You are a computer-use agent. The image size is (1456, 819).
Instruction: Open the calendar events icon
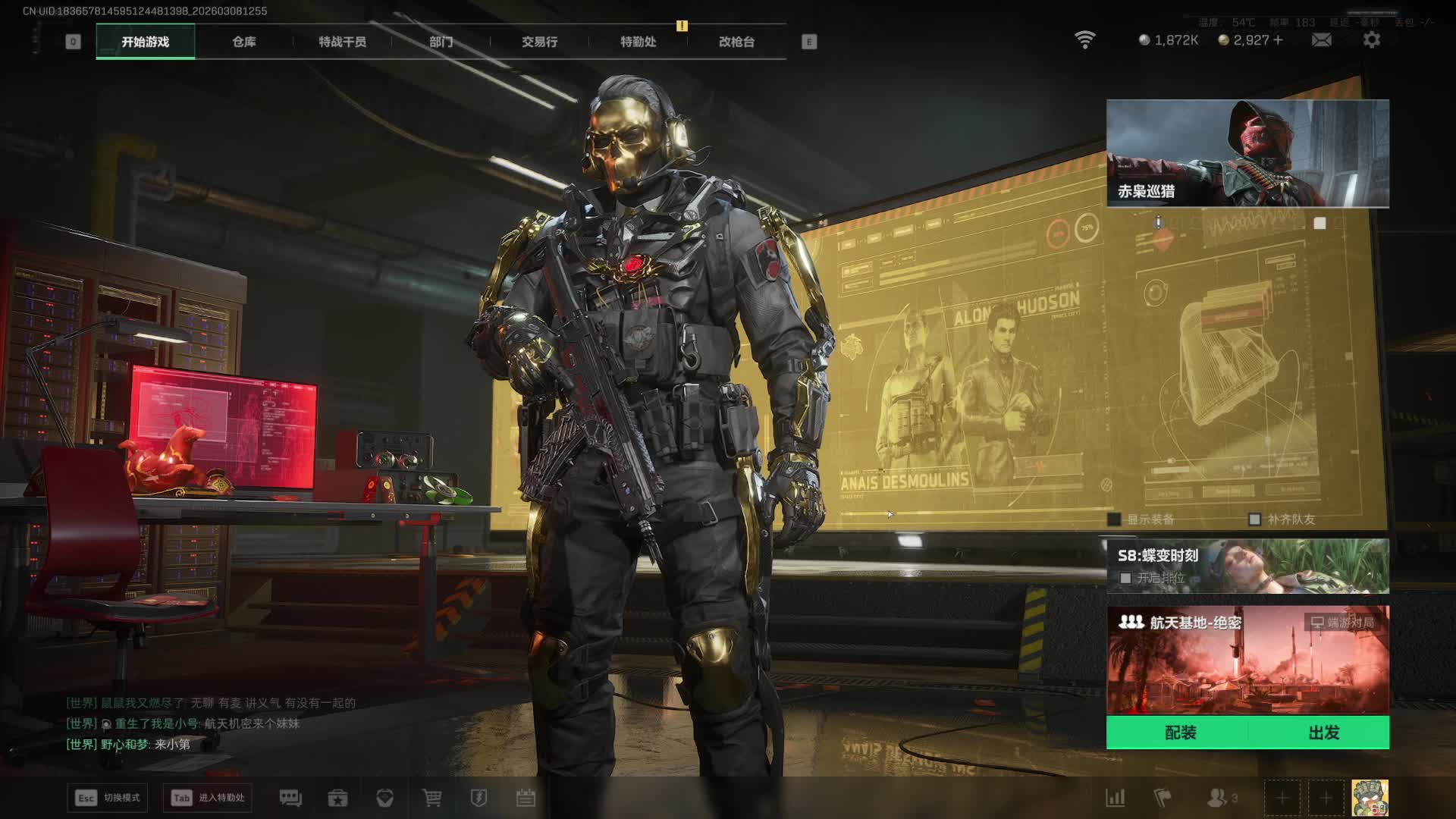(526, 798)
